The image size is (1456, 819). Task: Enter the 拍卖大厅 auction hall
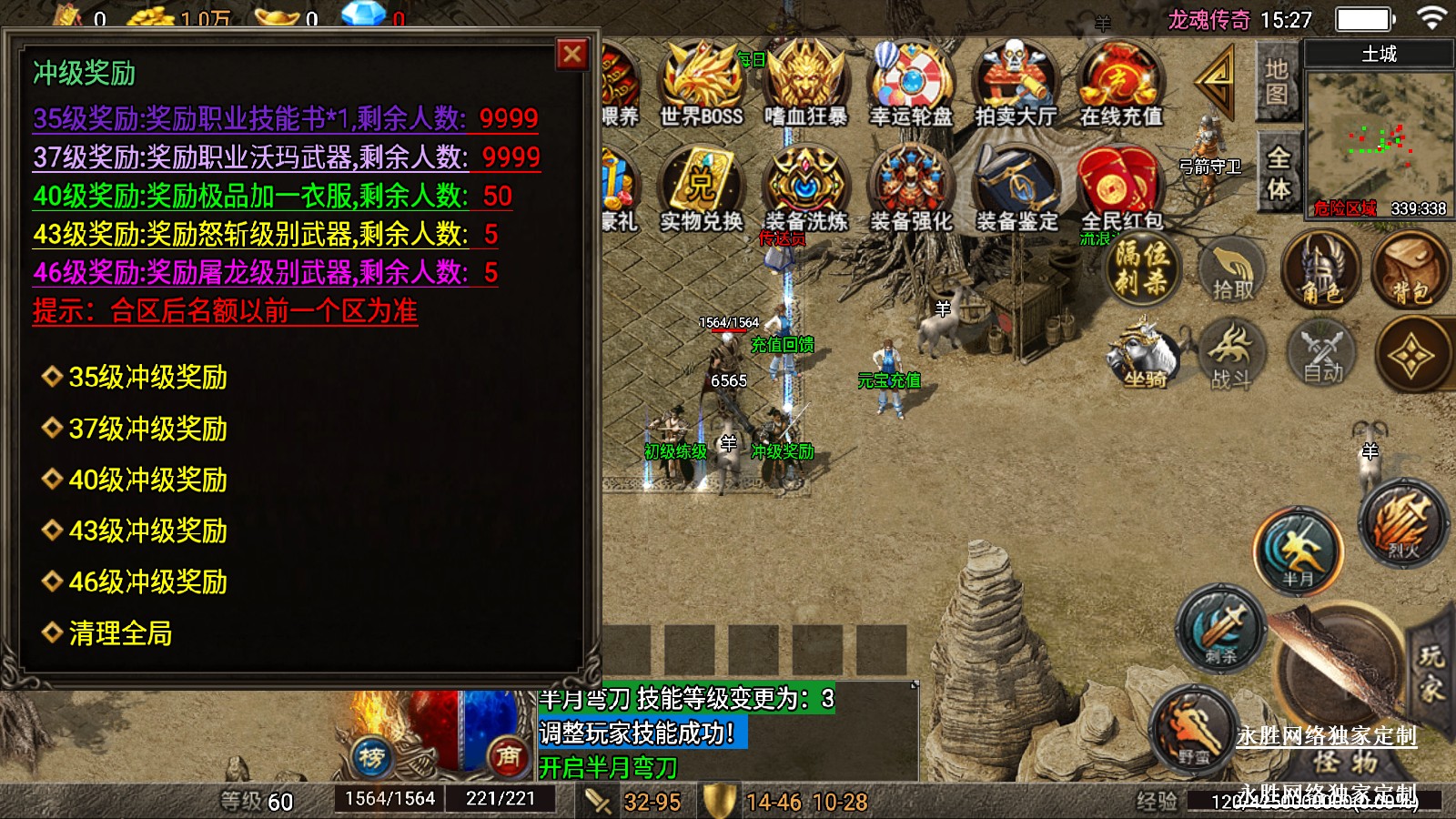pos(1016,84)
